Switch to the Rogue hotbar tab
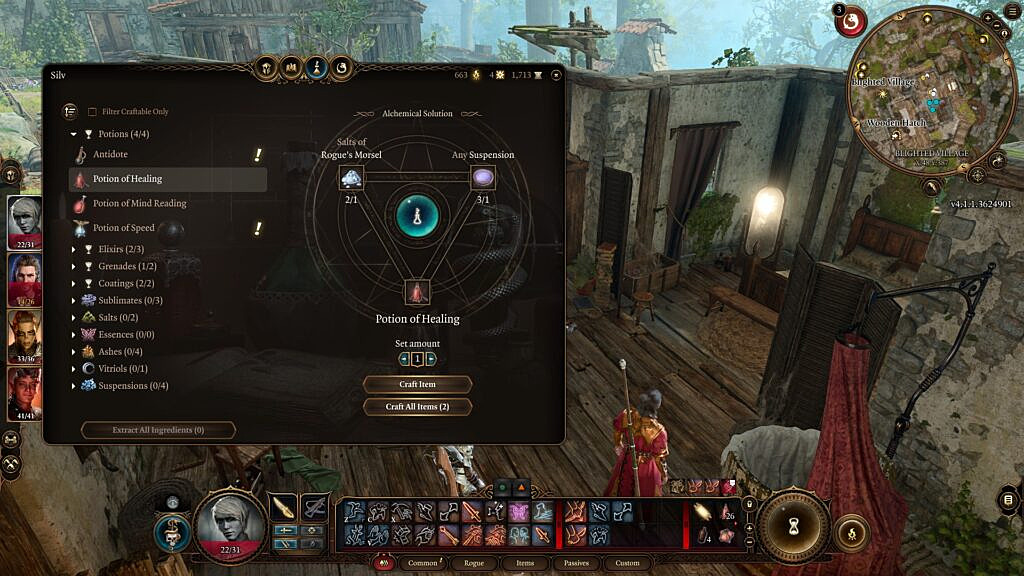Screen dimensions: 1024x576 coord(474,563)
